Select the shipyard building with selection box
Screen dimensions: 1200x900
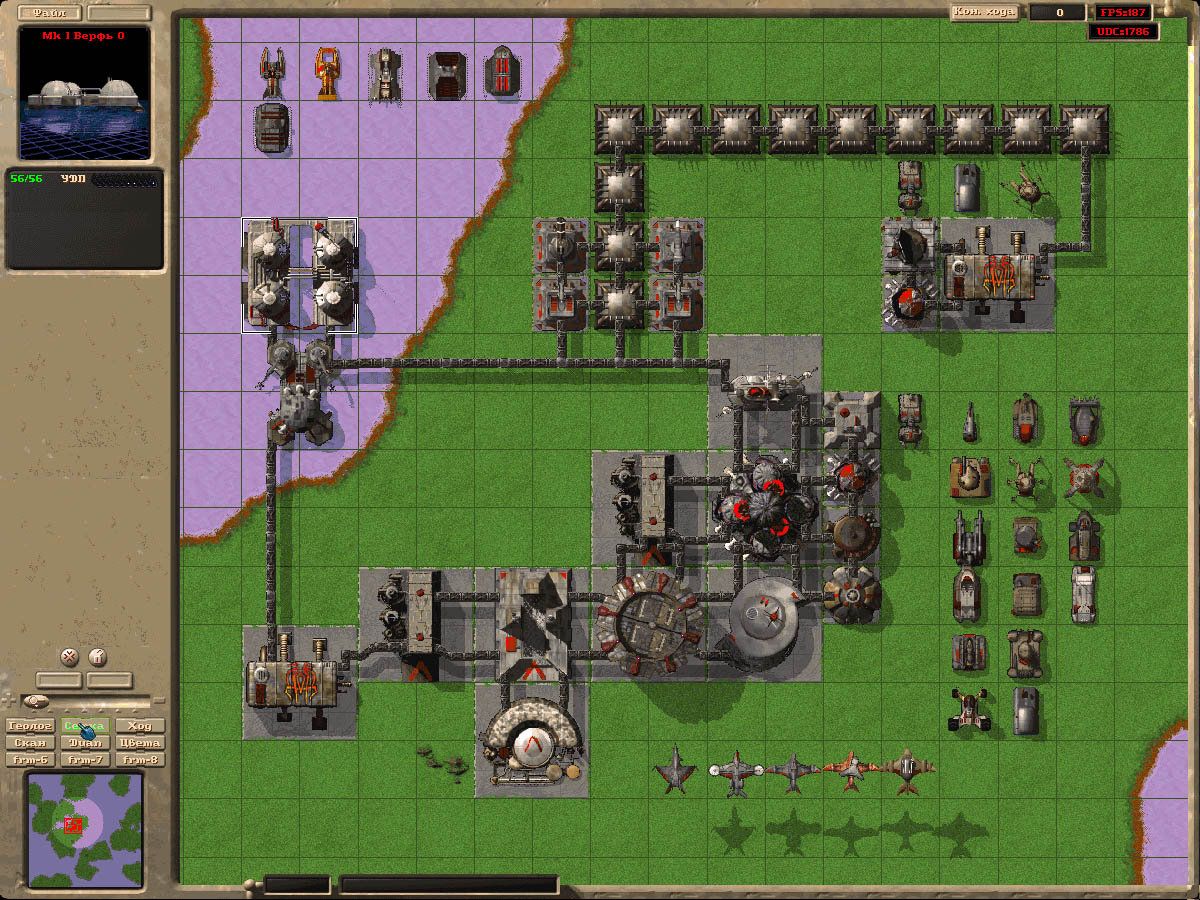click(x=299, y=275)
